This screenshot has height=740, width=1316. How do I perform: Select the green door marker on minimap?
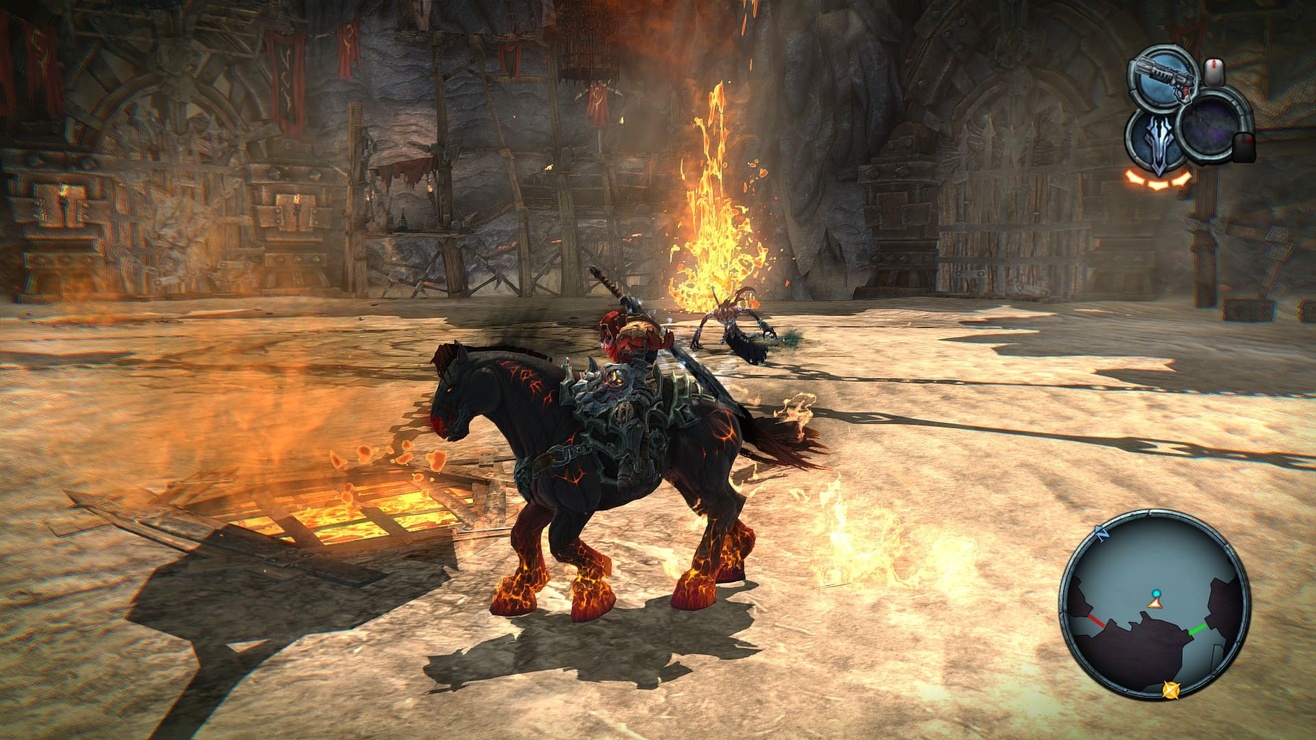pyautogui.click(x=1197, y=630)
